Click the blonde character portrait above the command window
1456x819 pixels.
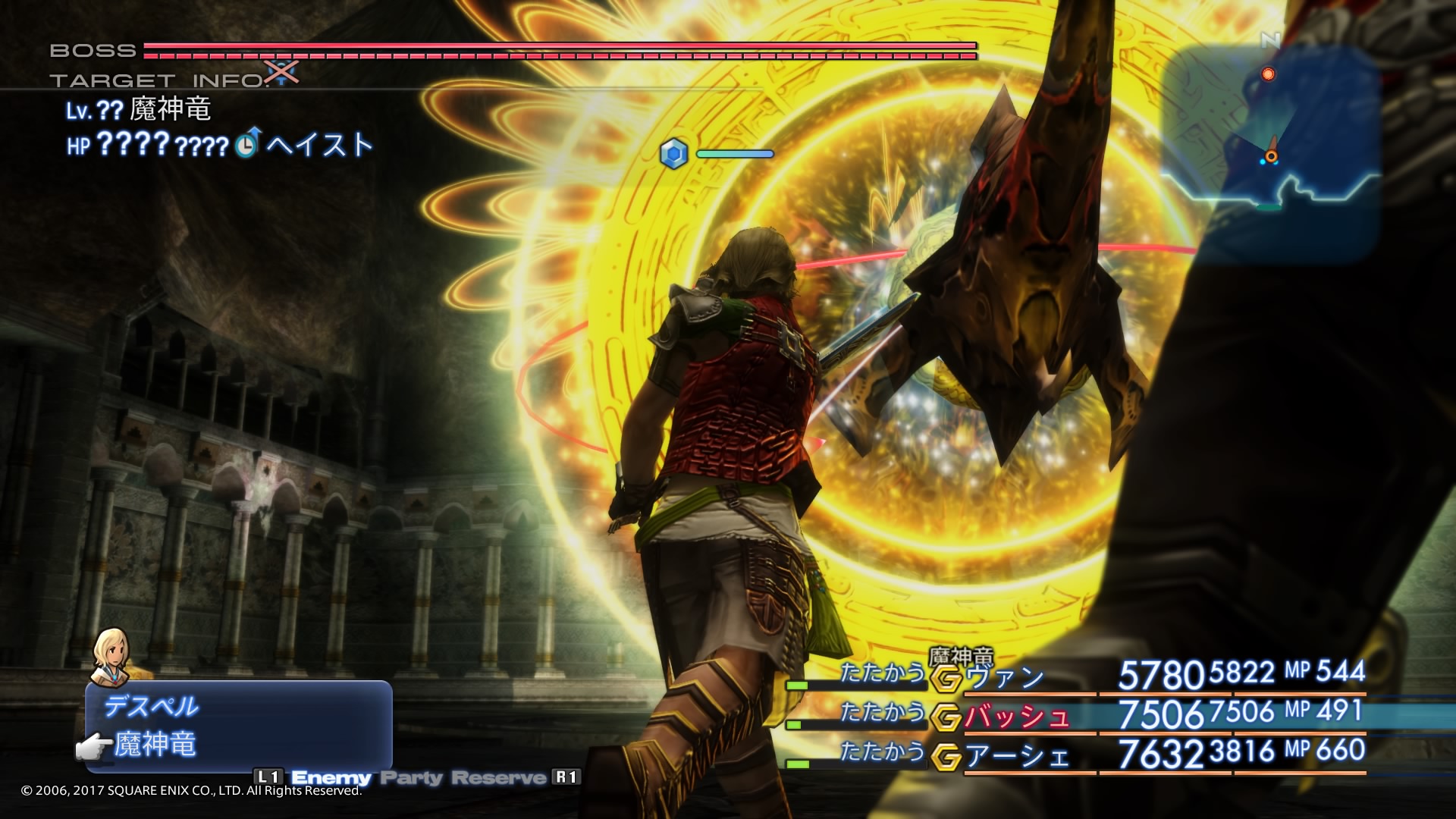(x=110, y=655)
